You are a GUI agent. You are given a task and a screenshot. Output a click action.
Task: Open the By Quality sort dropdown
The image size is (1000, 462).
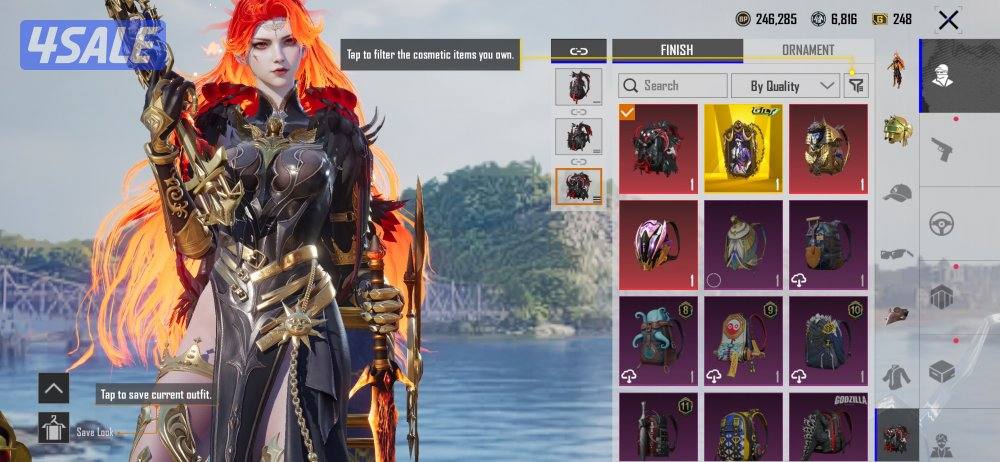pos(785,86)
